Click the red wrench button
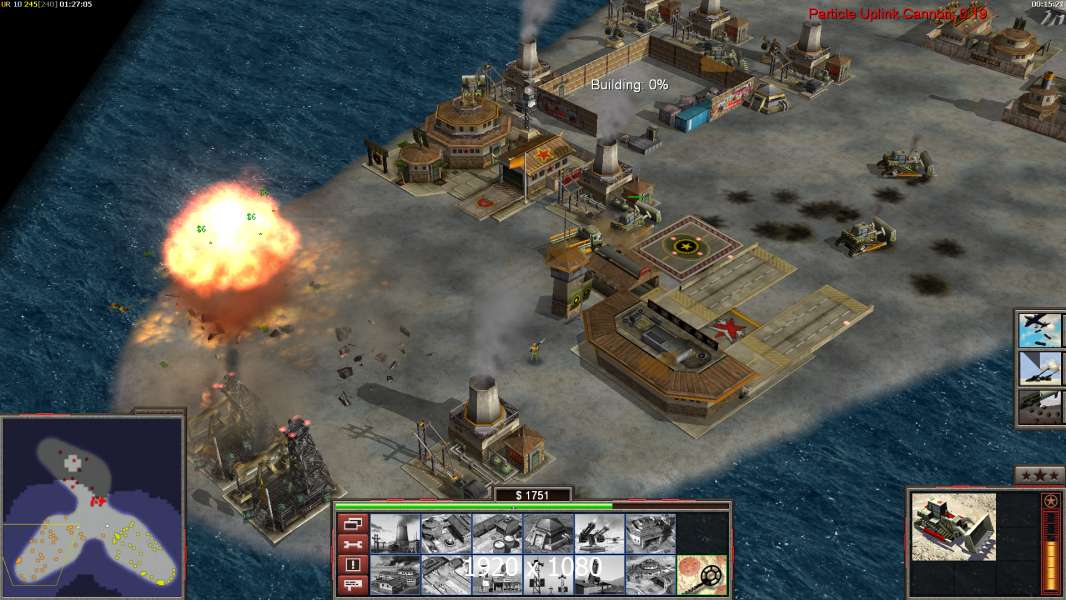The width and height of the screenshot is (1066, 600). pos(351,543)
